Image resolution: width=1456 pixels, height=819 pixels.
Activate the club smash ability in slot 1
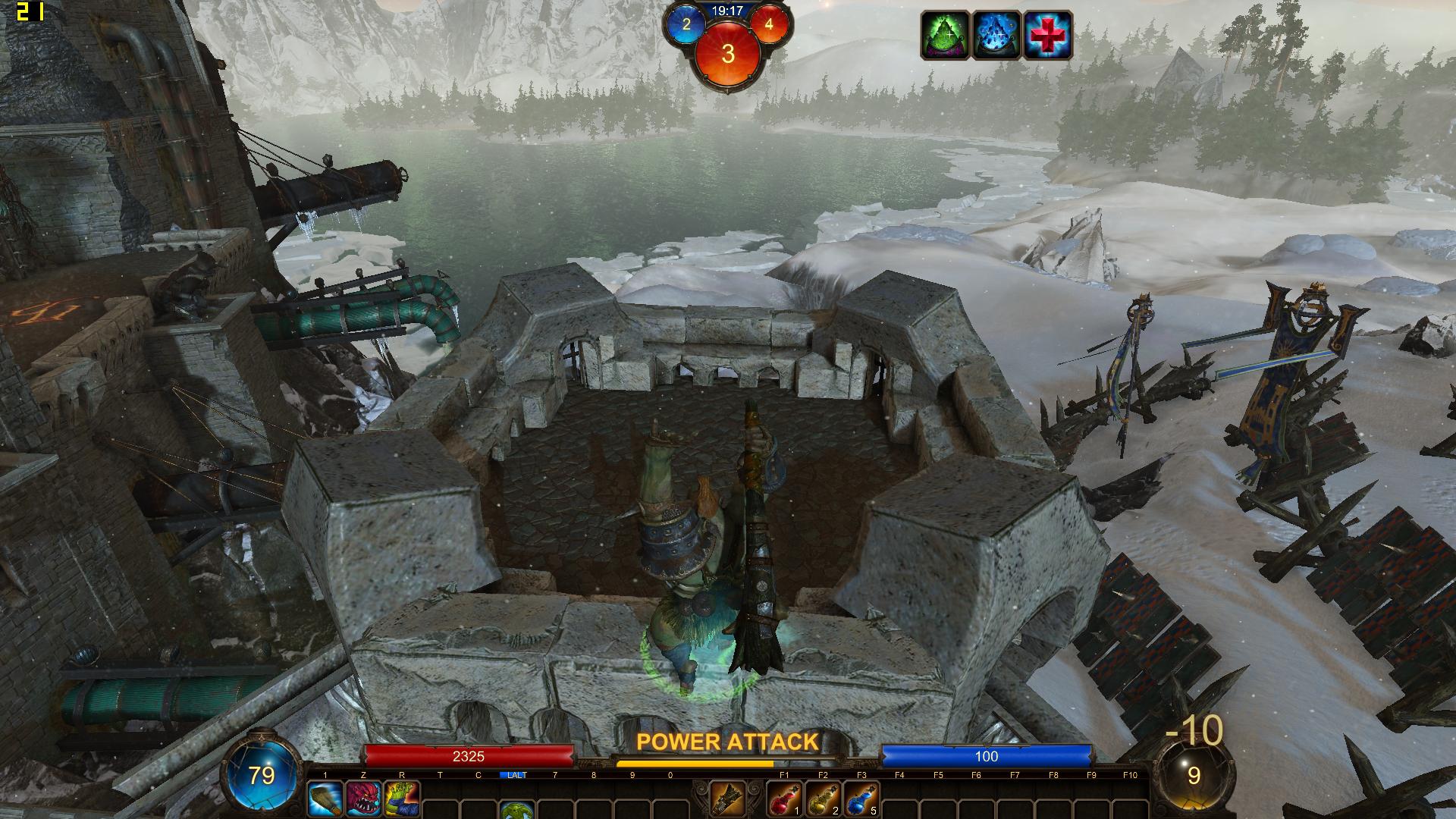click(325, 799)
